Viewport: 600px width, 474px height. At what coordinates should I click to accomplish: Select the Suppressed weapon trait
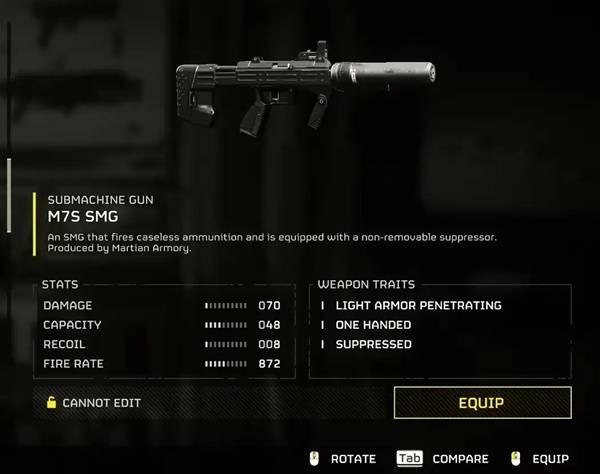click(373, 344)
